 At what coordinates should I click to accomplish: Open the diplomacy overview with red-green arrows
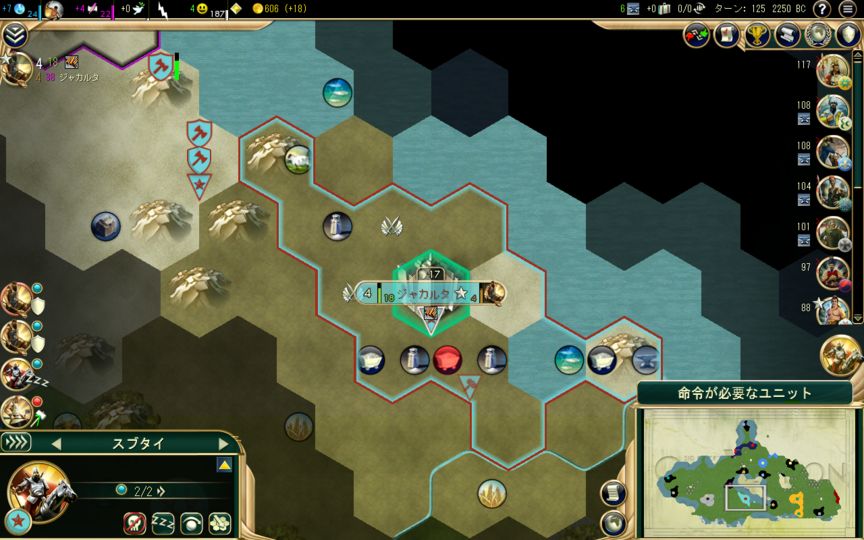click(697, 35)
